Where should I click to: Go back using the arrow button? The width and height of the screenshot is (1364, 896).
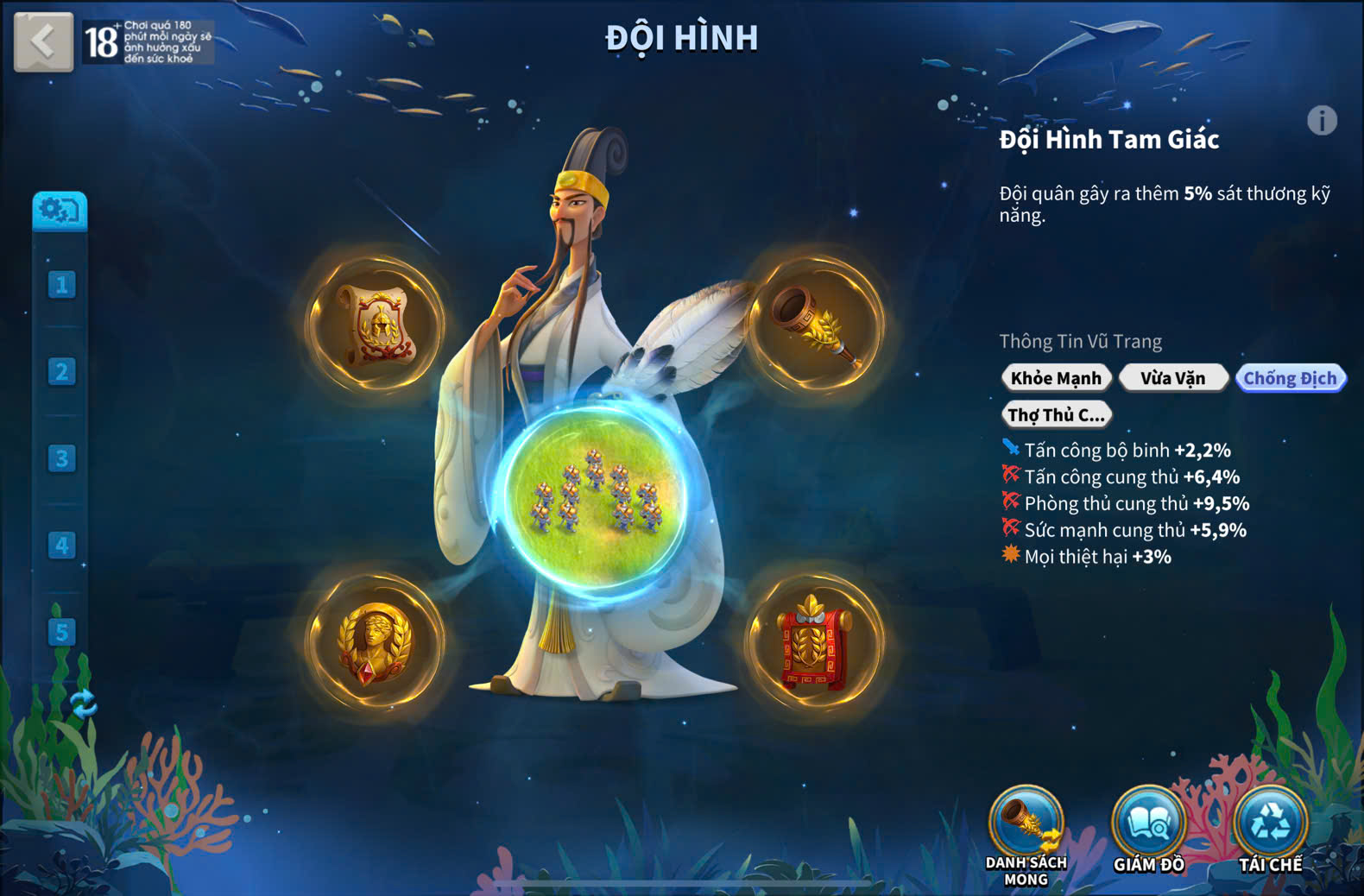coord(43,41)
